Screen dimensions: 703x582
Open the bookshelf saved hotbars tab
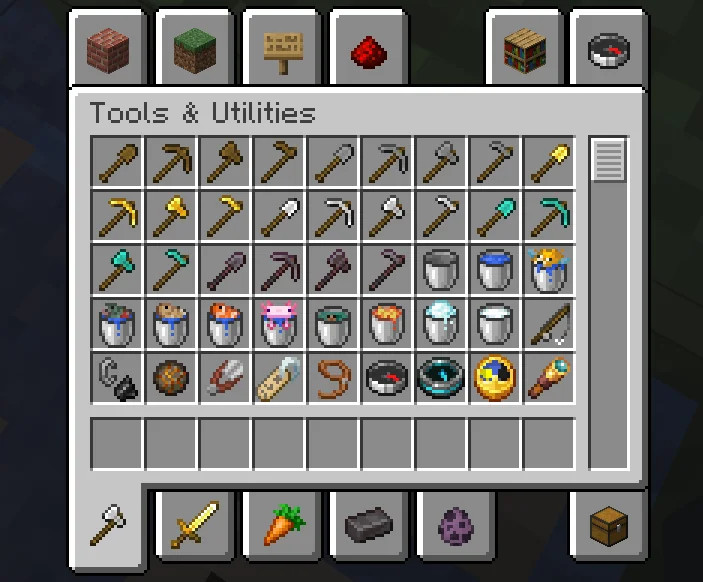click(x=524, y=49)
